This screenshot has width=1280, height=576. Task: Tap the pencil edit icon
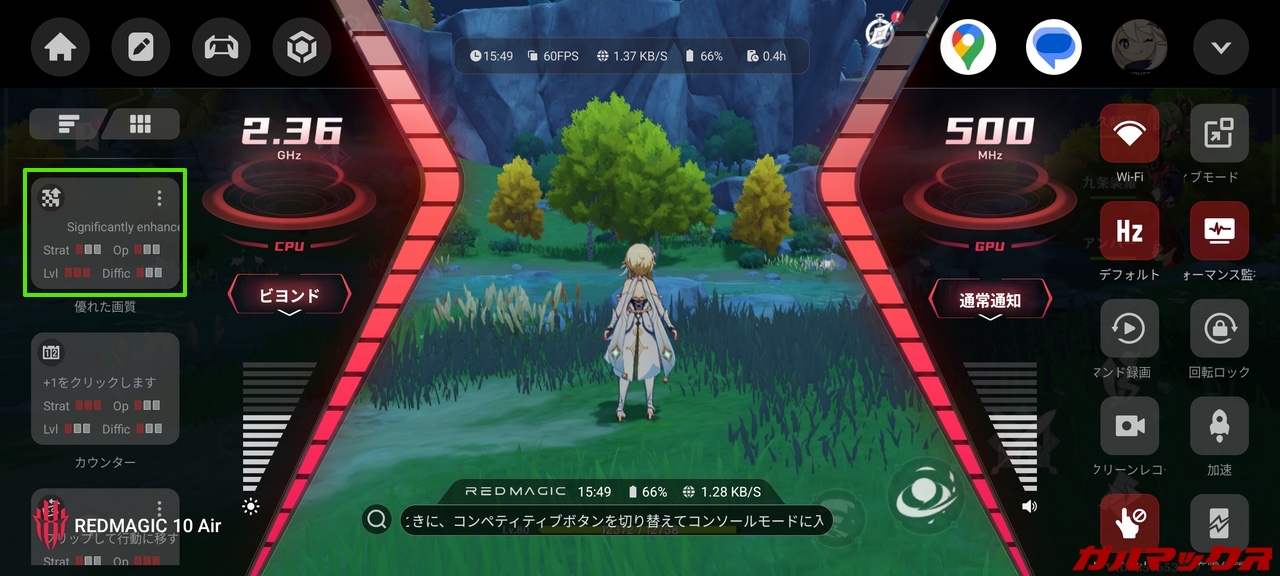[141, 48]
